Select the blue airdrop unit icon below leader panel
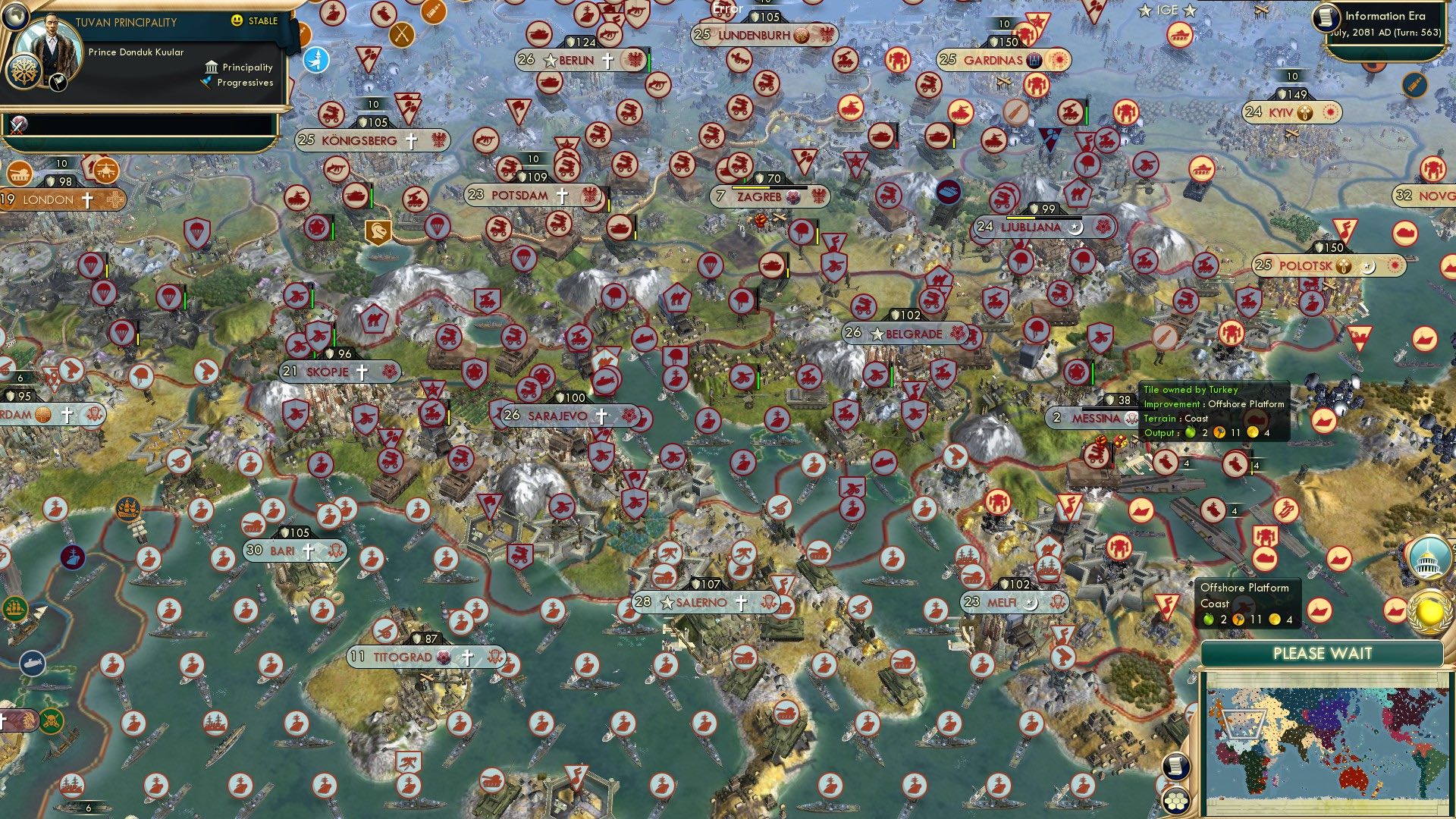Image resolution: width=1456 pixels, height=819 pixels. (x=317, y=58)
